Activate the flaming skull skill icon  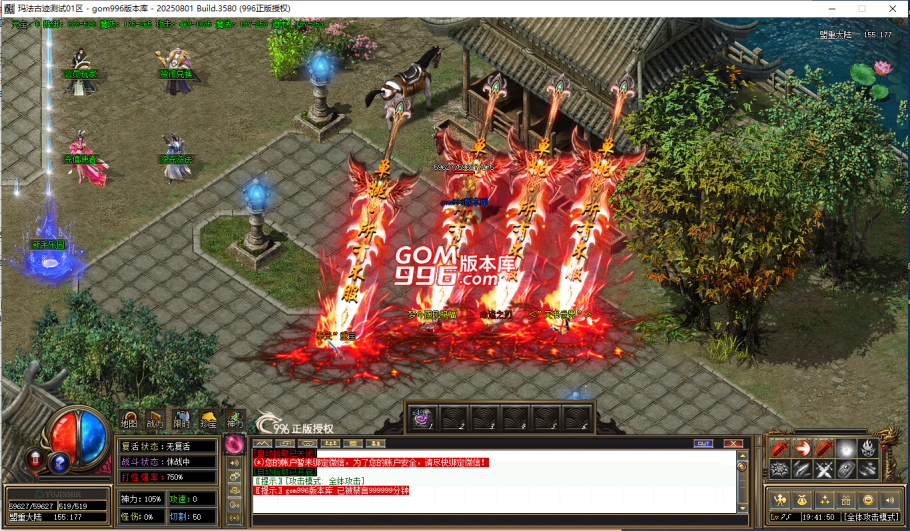coord(868,449)
